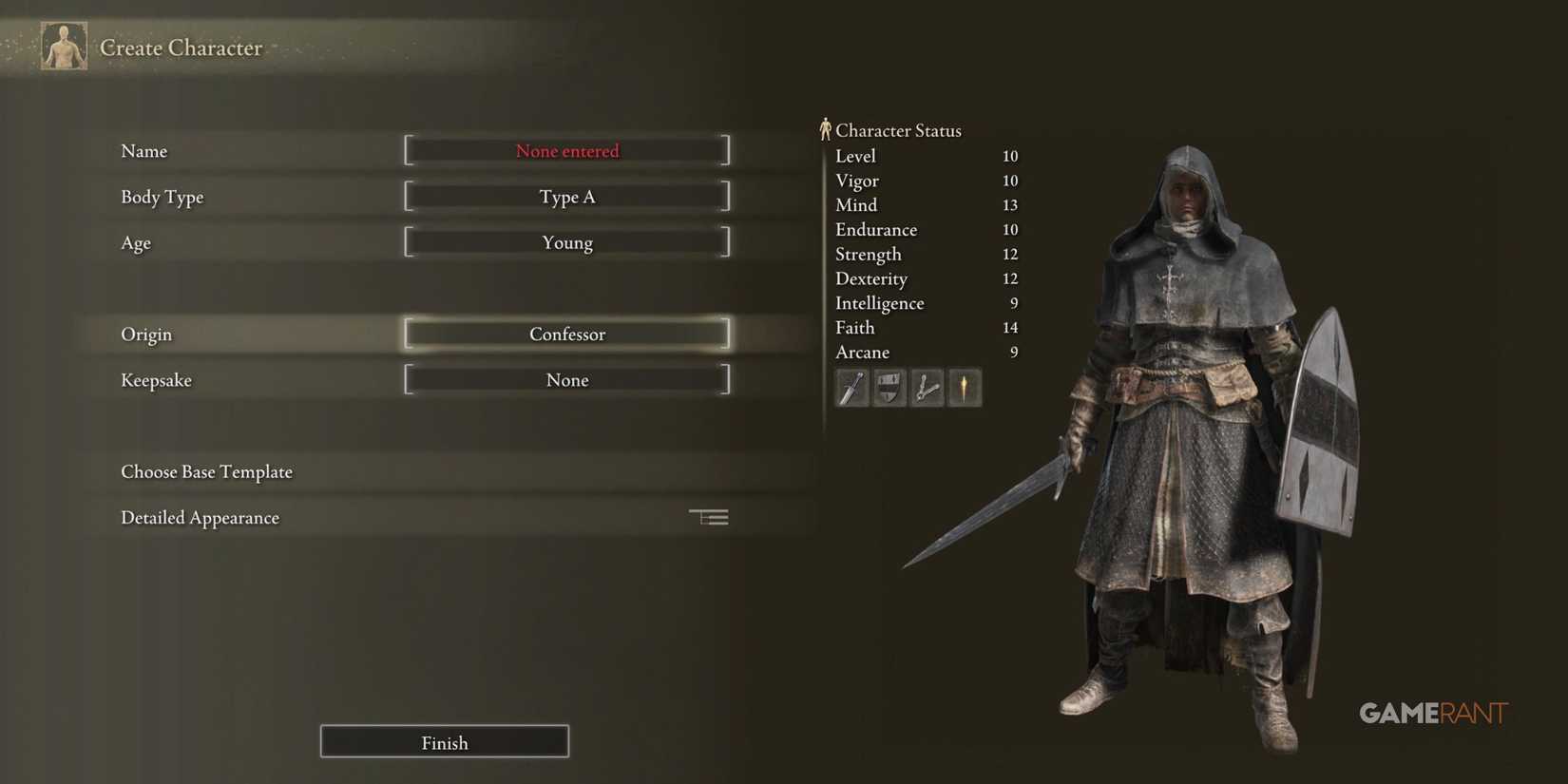Viewport: 1568px width, 784px height.
Task: Click the Game Rant logo
Action: pyautogui.click(x=1433, y=712)
